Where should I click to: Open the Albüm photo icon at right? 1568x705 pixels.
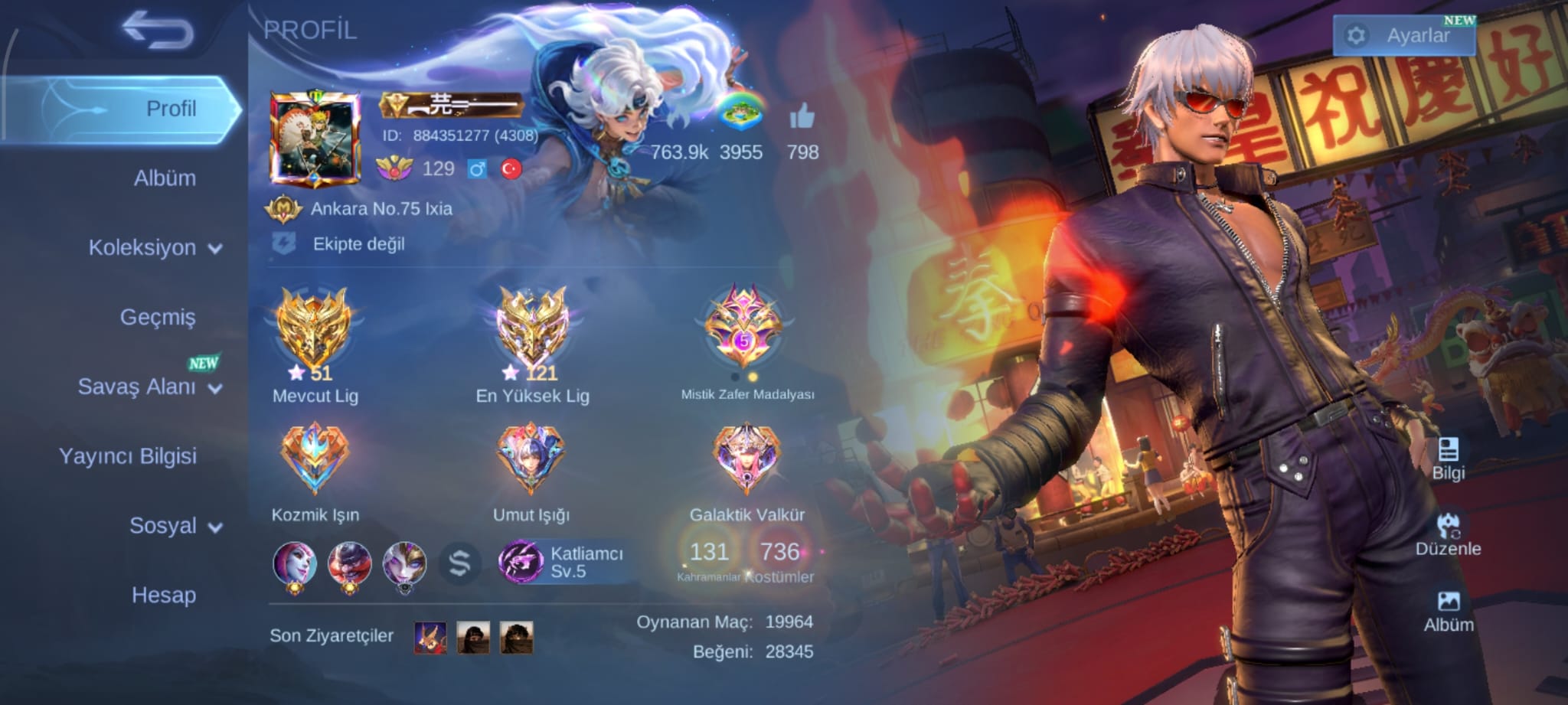[1448, 611]
